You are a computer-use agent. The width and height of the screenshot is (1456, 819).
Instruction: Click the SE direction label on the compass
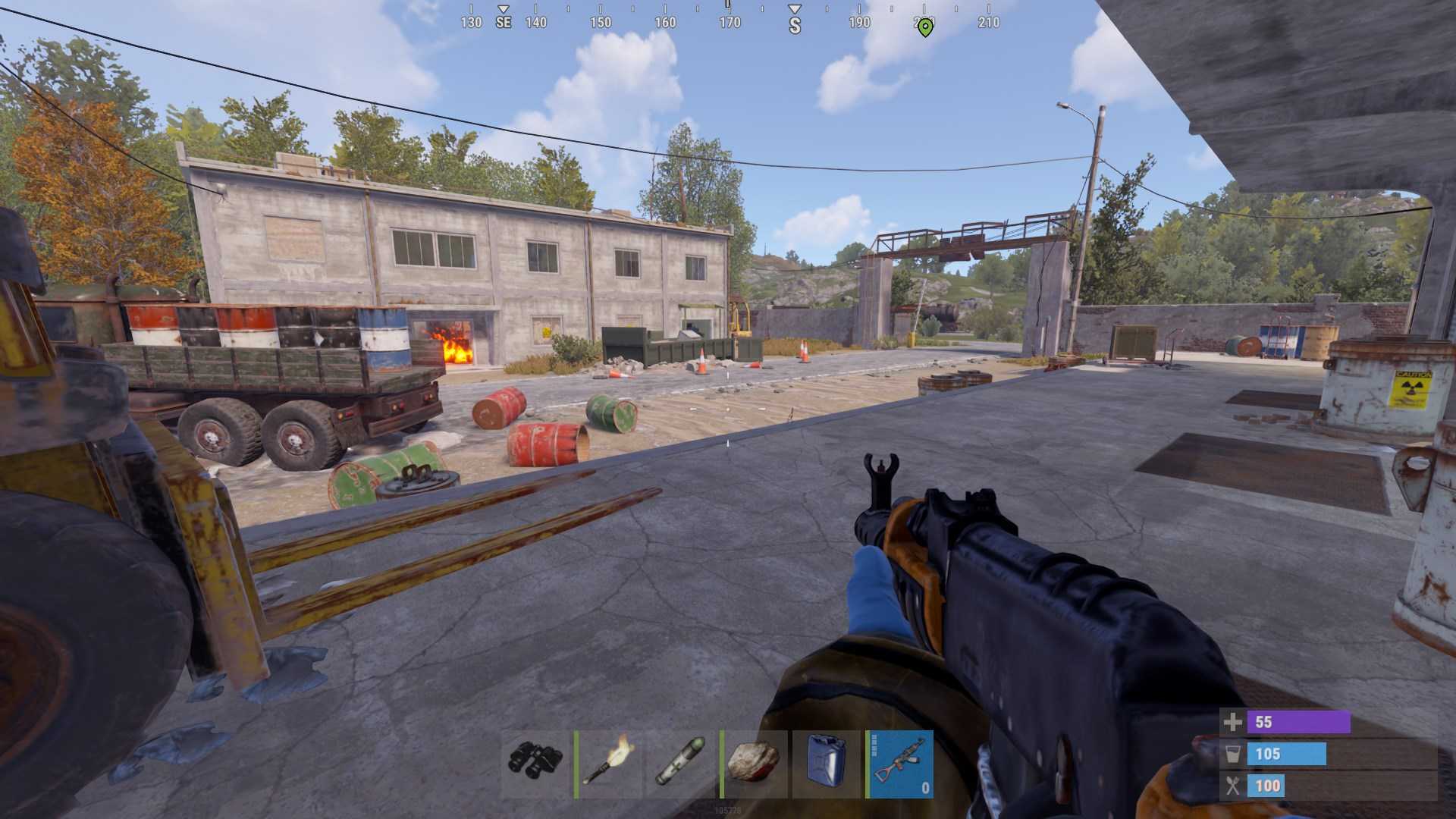pyautogui.click(x=502, y=23)
